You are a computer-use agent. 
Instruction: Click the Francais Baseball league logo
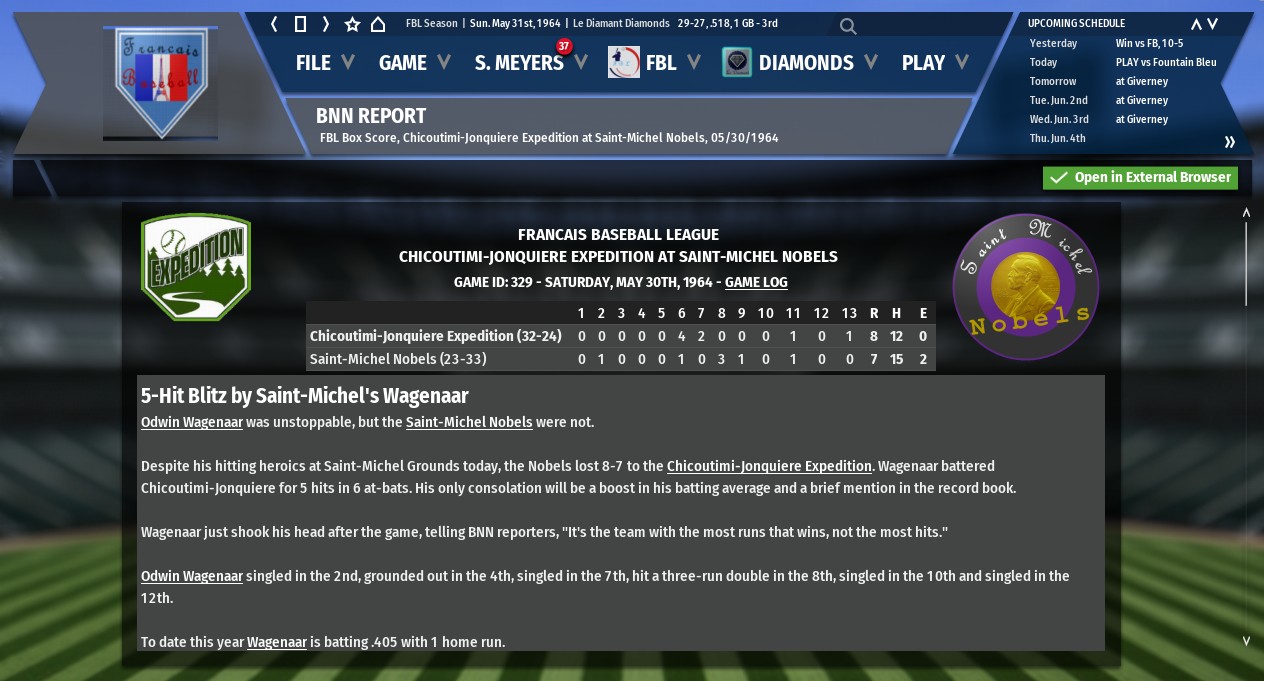point(160,82)
